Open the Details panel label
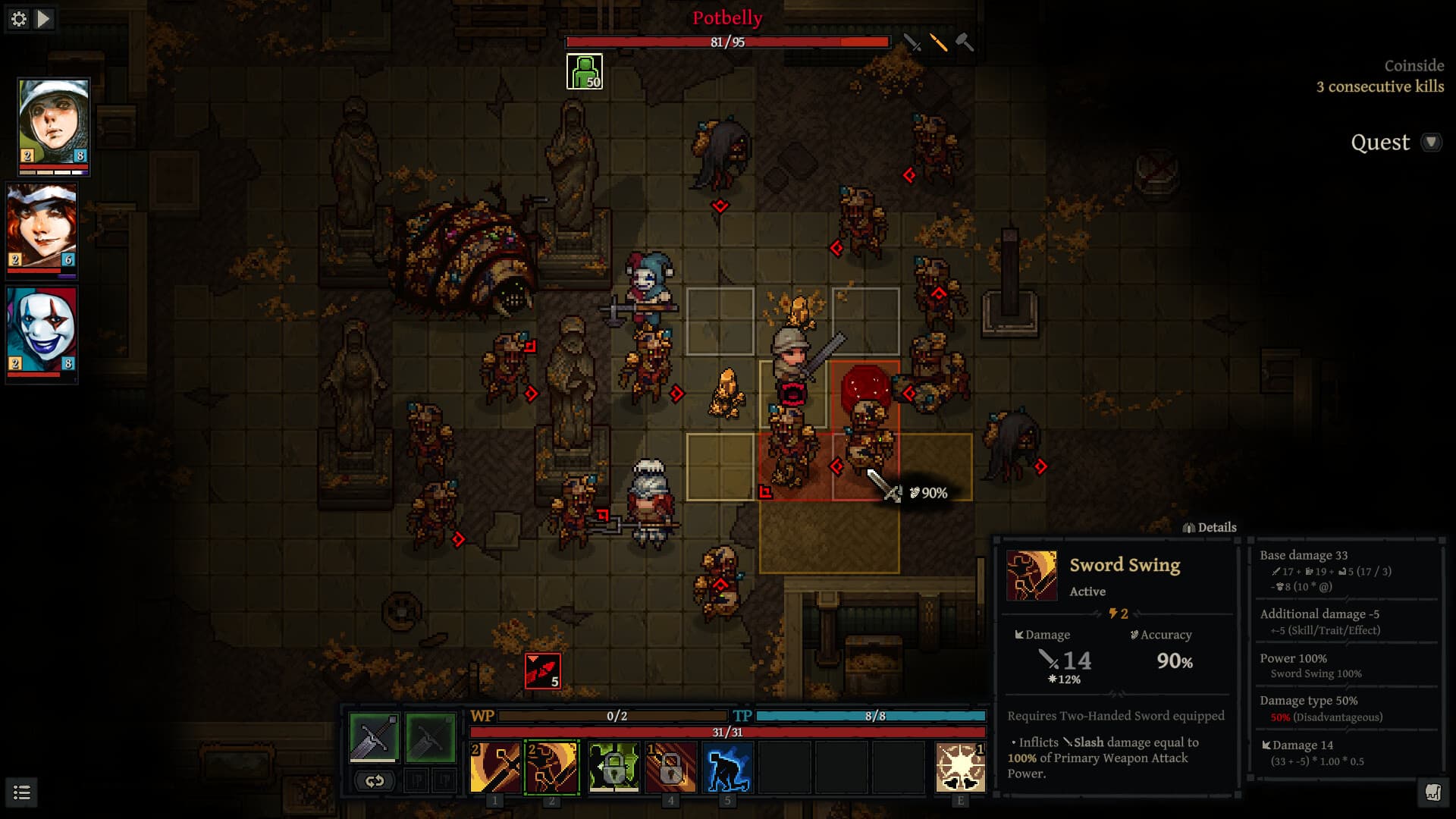This screenshot has height=819, width=1456. click(x=1210, y=528)
